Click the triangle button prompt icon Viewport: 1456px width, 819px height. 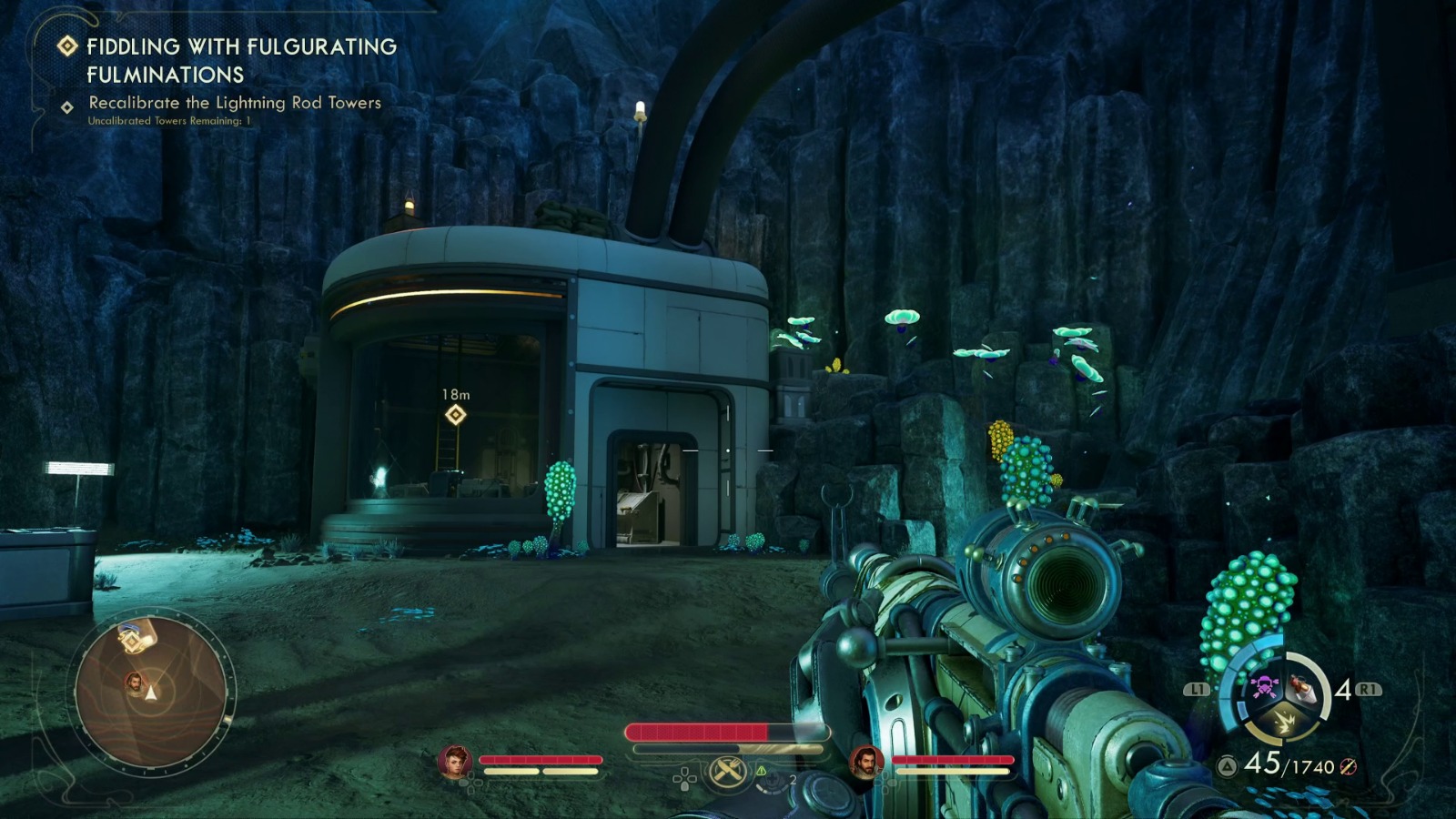click(x=1227, y=764)
